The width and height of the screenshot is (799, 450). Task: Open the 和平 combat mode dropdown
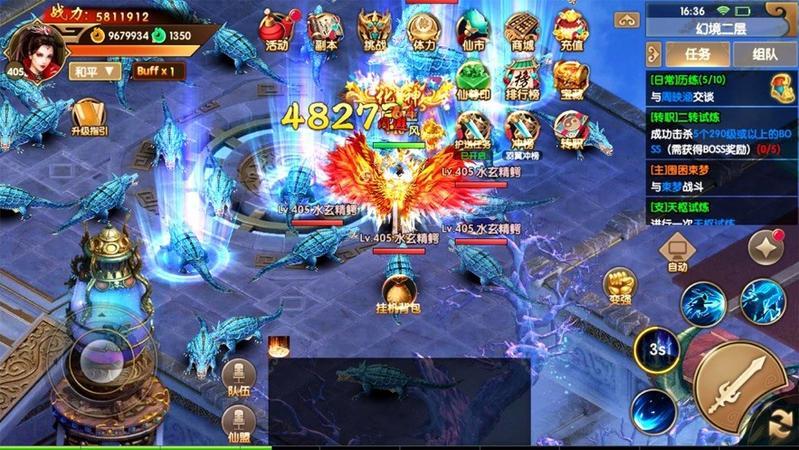click(x=95, y=71)
